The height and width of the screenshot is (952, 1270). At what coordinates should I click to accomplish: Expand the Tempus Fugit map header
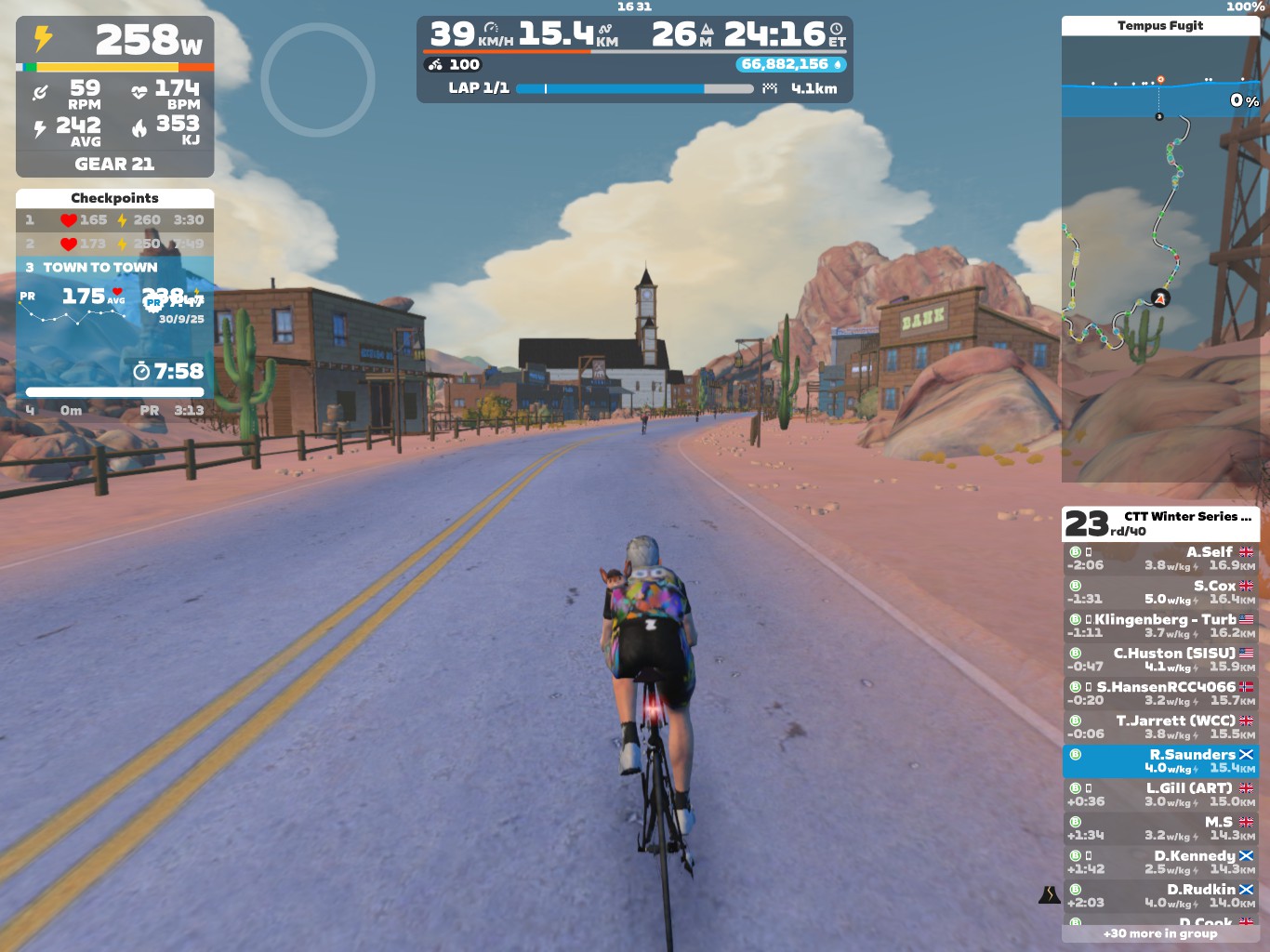pyautogui.click(x=1162, y=26)
